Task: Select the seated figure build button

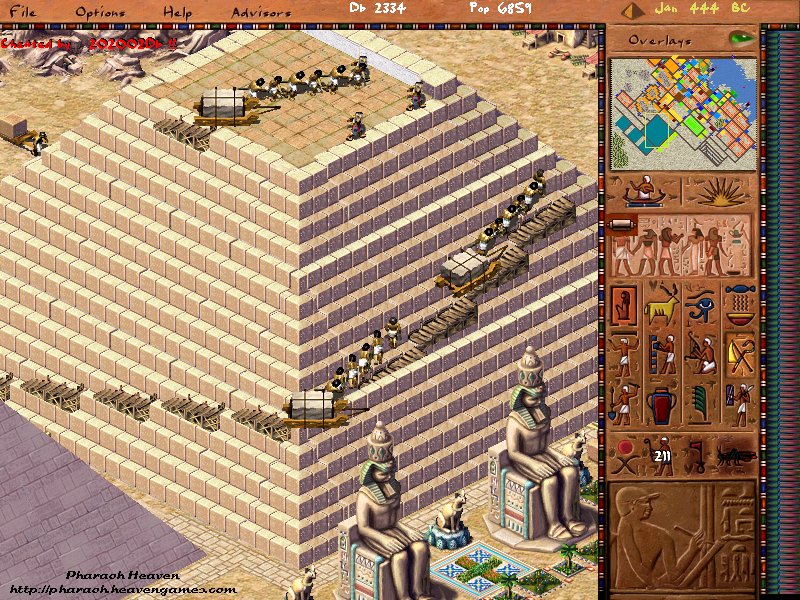Action: coord(625,304)
